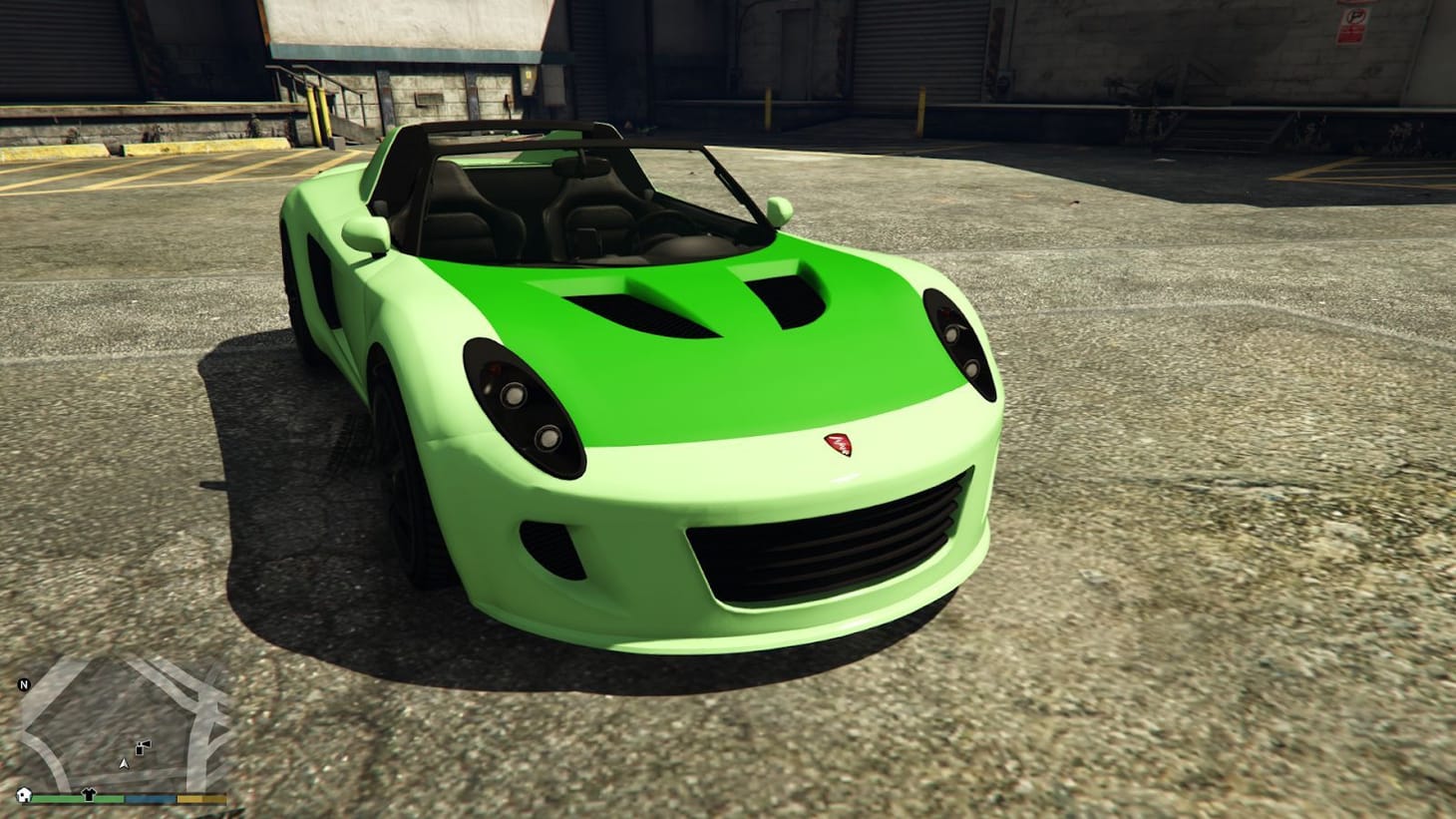Click the safehouse house icon on the minimap

(23, 795)
